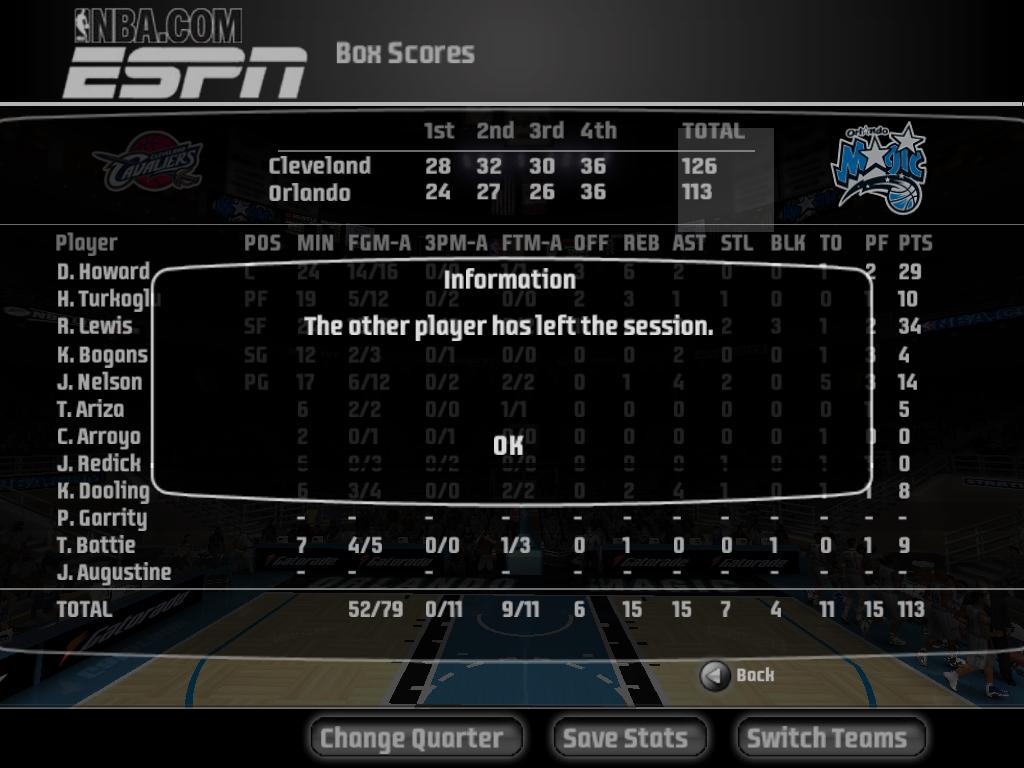This screenshot has width=1024, height=768.
Task: Confirm the dialog with OK
Action: click(509, 445)
